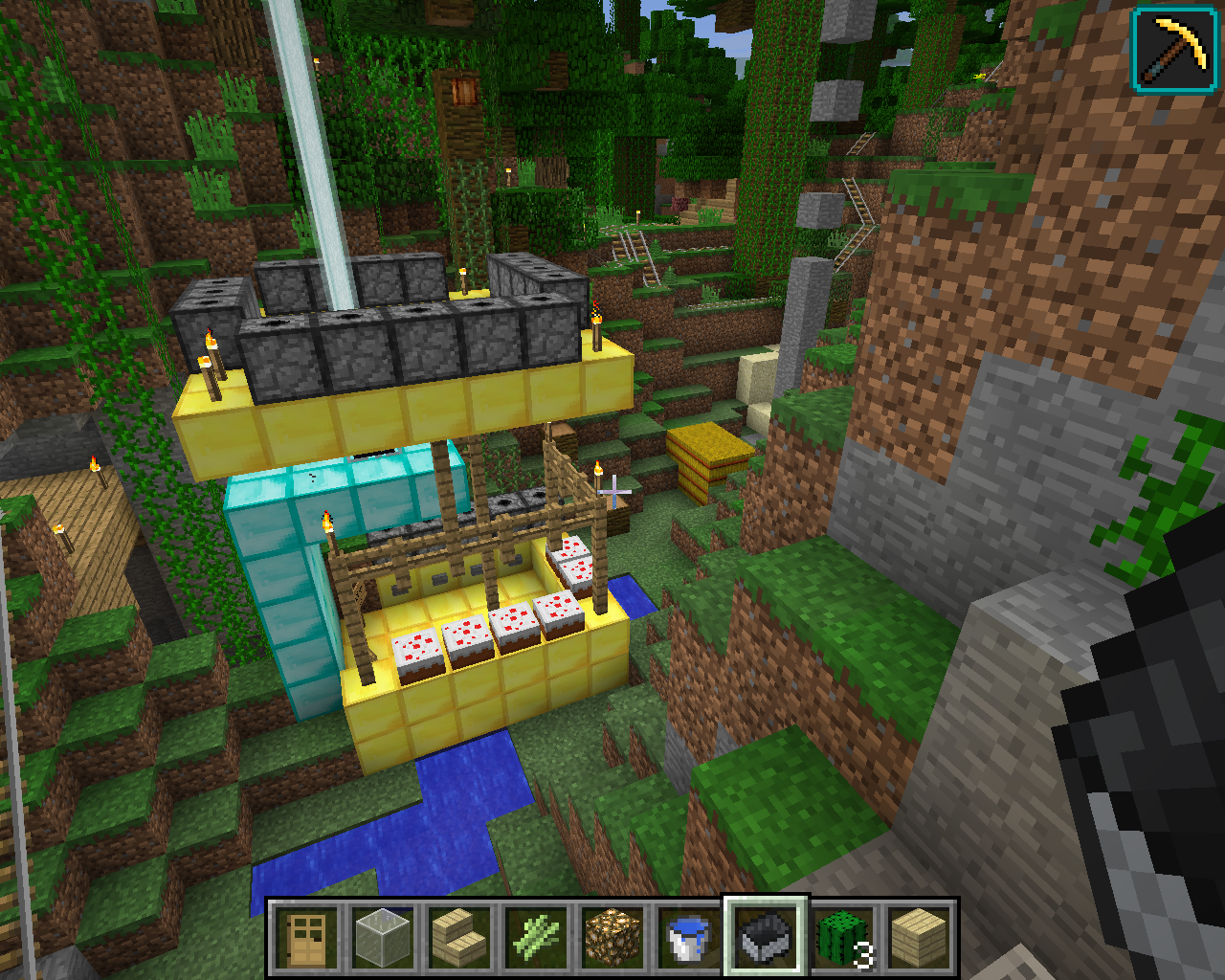Select the wooden stairs in the hotbar
This screenshot has height=980, width=1225.
(459, 937)
